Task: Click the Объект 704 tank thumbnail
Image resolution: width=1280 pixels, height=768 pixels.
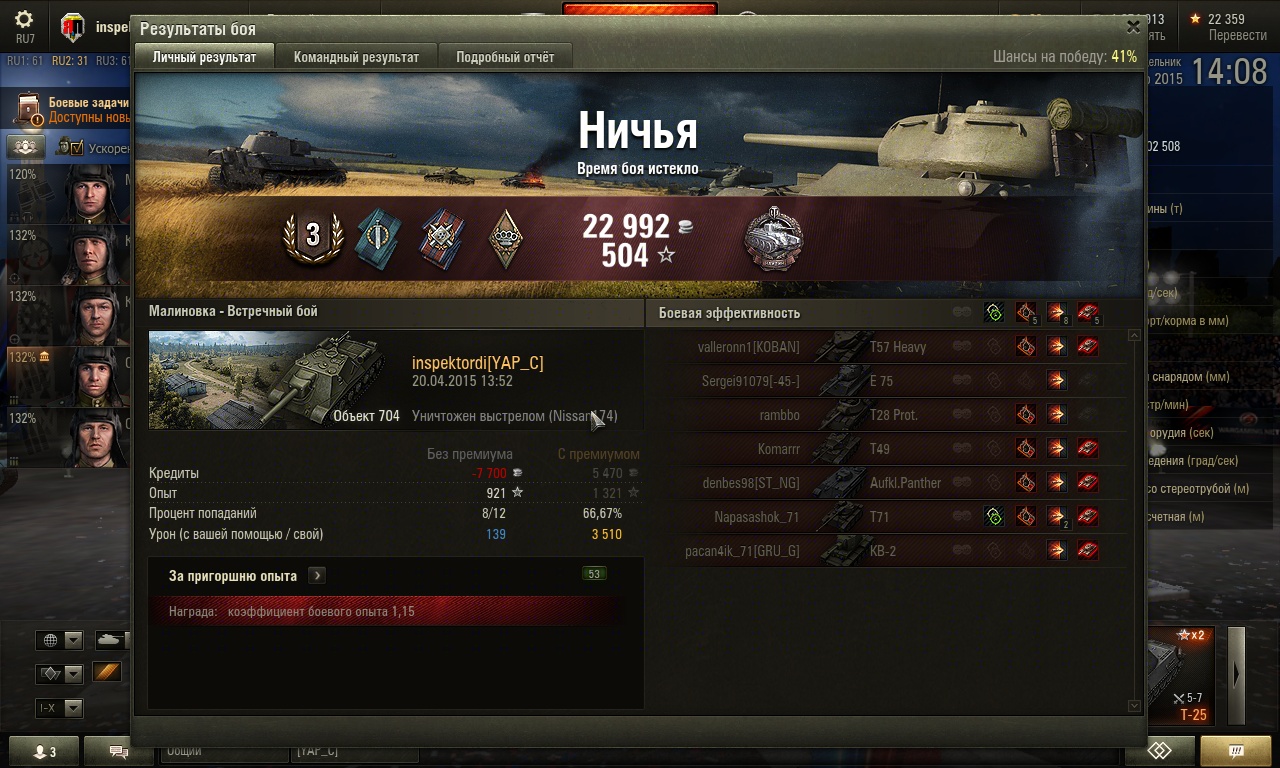Action: tap(275, 380)
